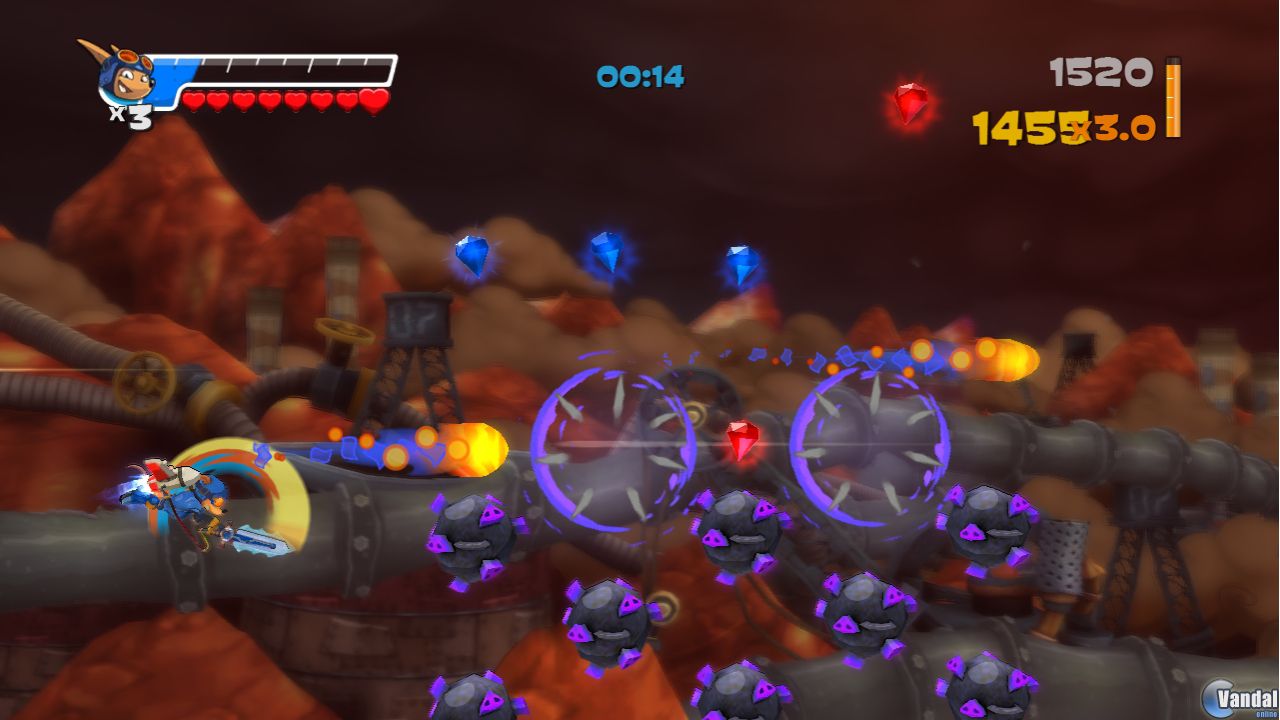This screenshot has height=720, width=1280.
Task: Click the red gem between the saw blades
Action: click(x=744, y=438)
